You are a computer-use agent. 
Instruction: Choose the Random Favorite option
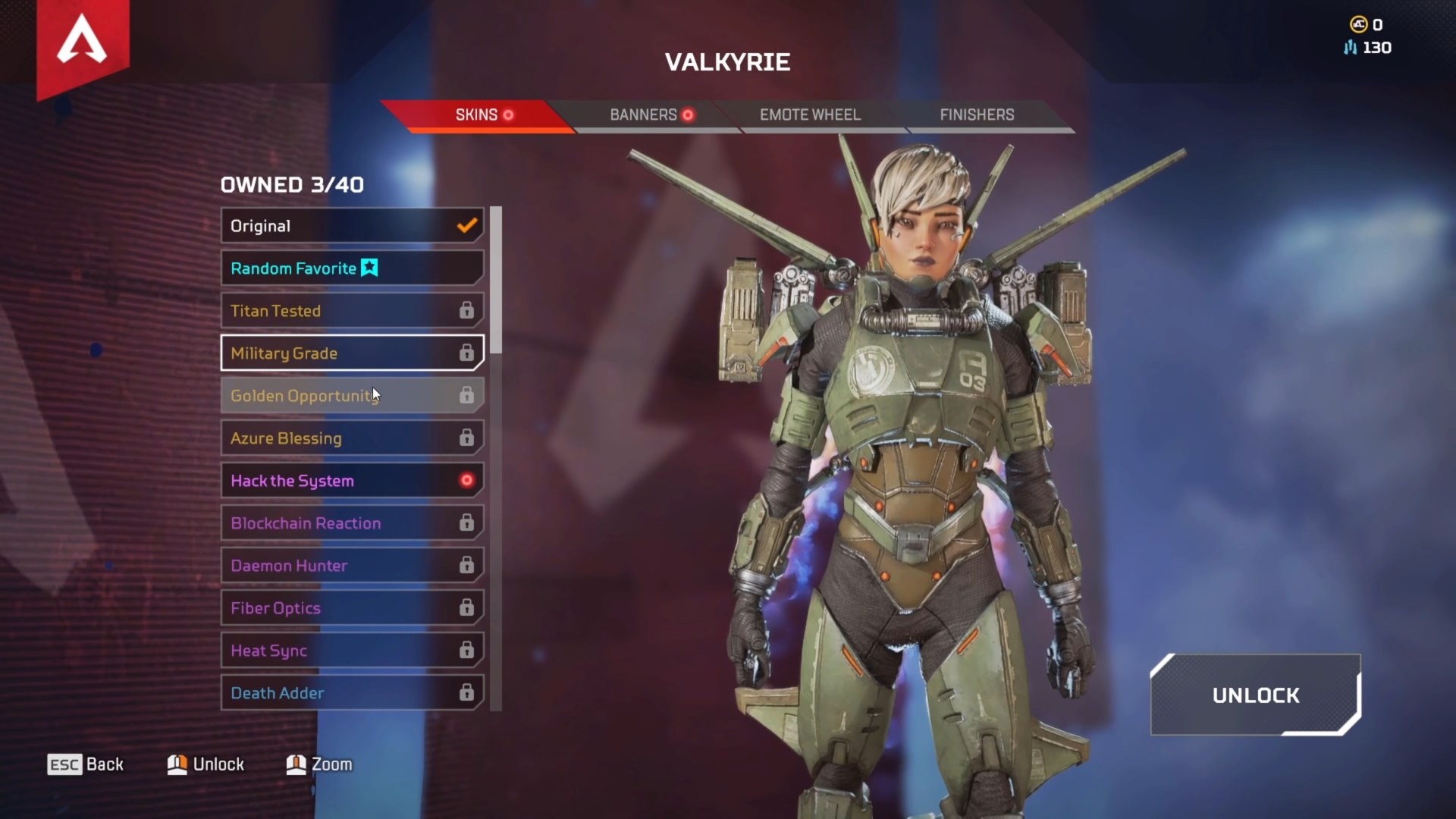[352, 268]
